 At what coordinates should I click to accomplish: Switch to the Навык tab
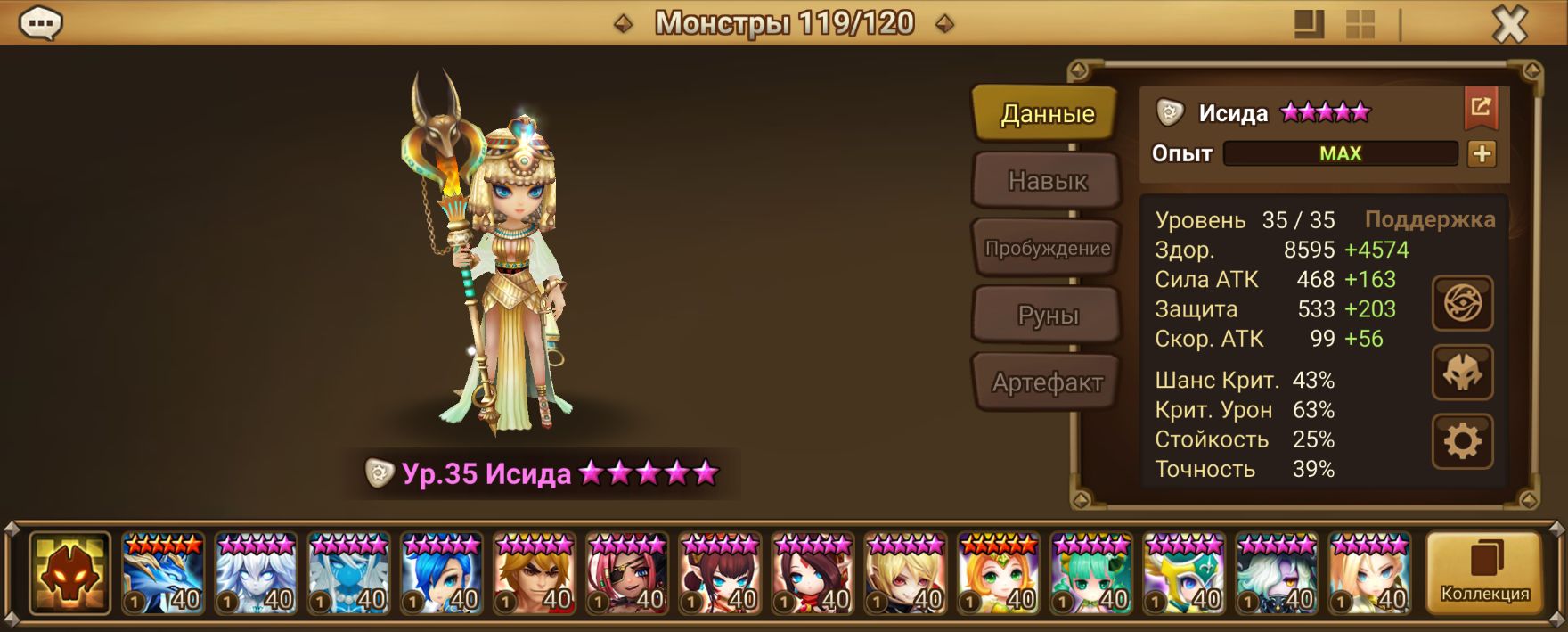pyautogui.click(x=1046, y=181)
